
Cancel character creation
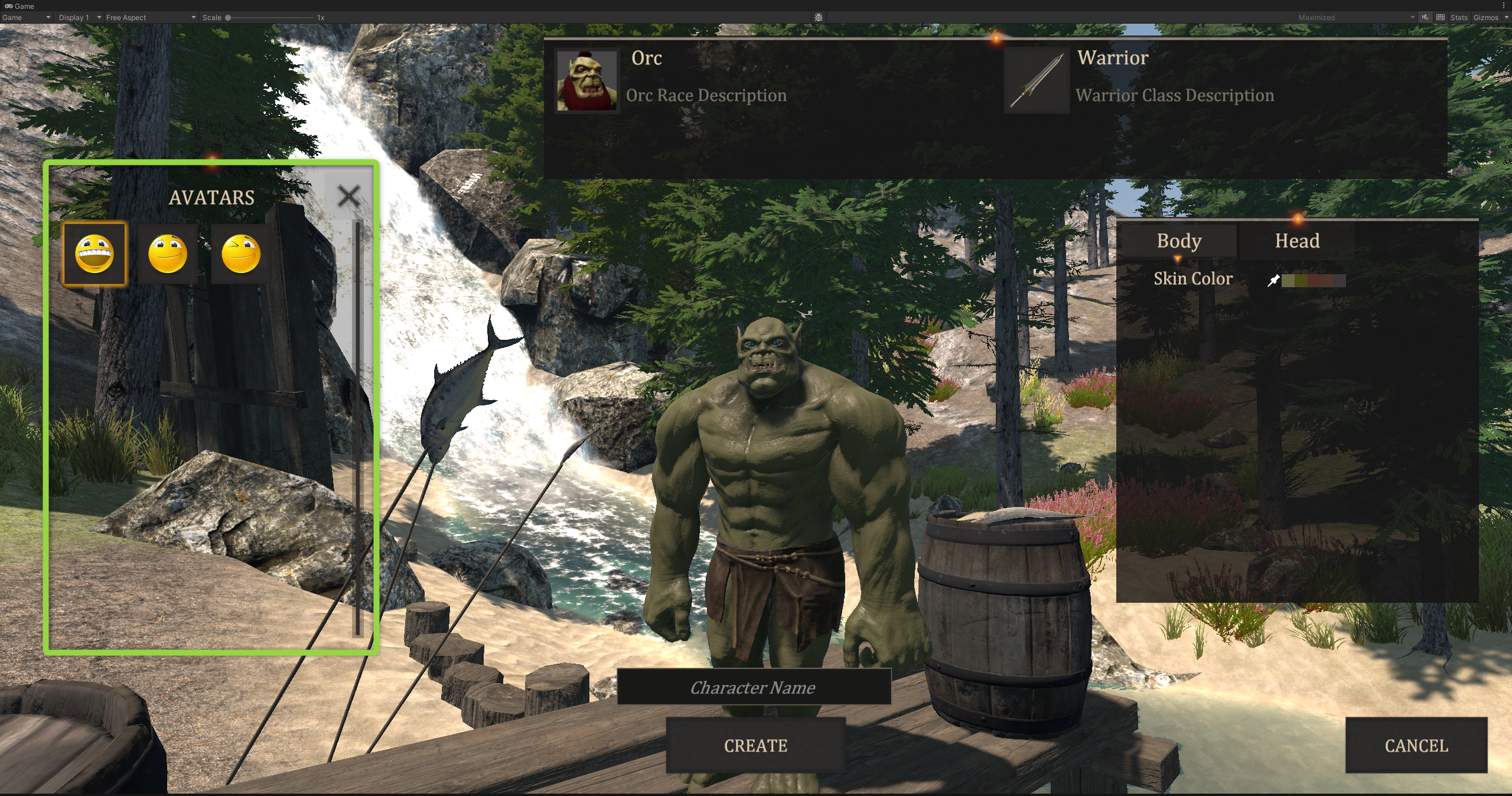1416,746
